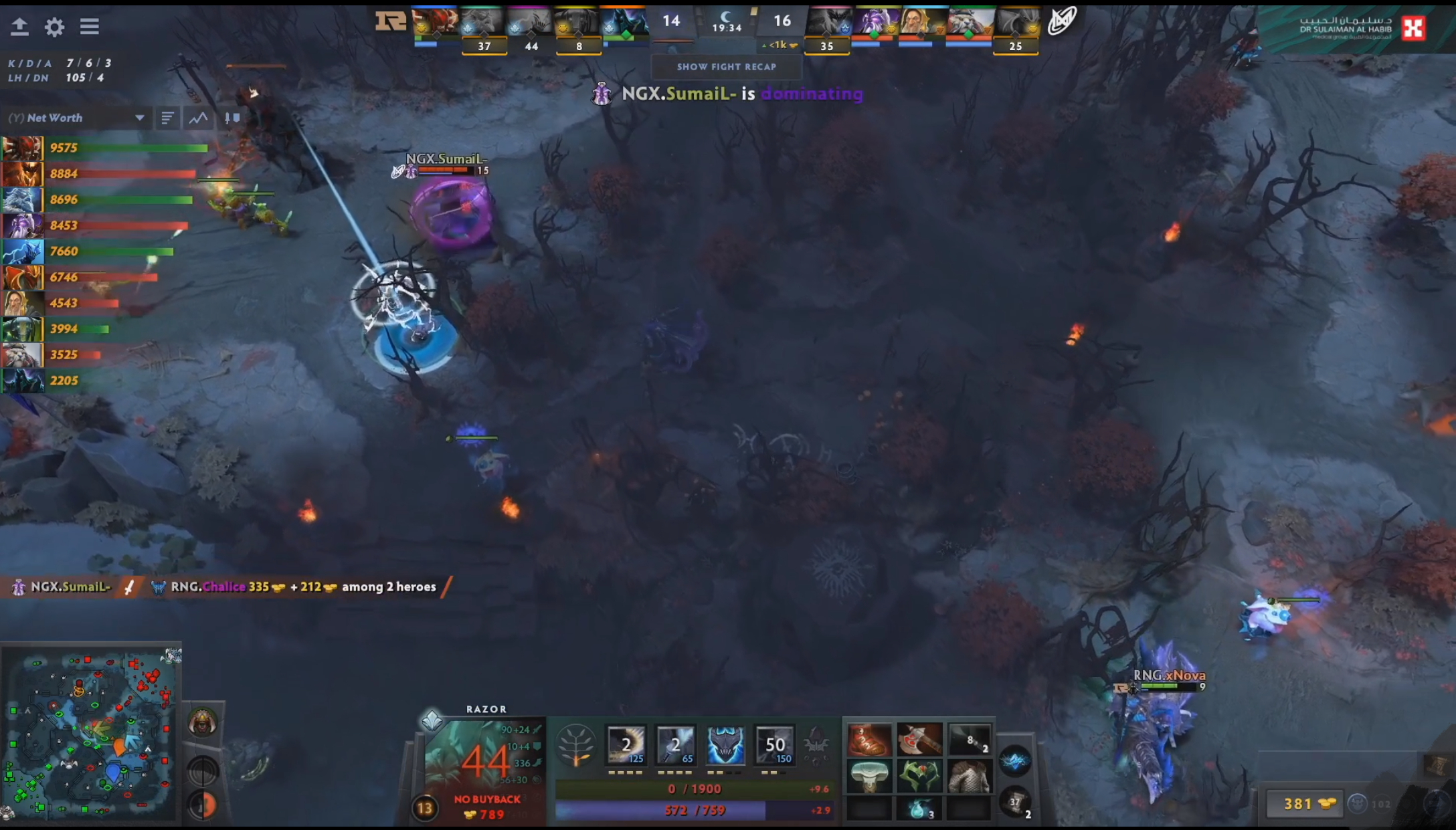
Task: Open the Net Worth stat dropdown
Action: [140, 118]
